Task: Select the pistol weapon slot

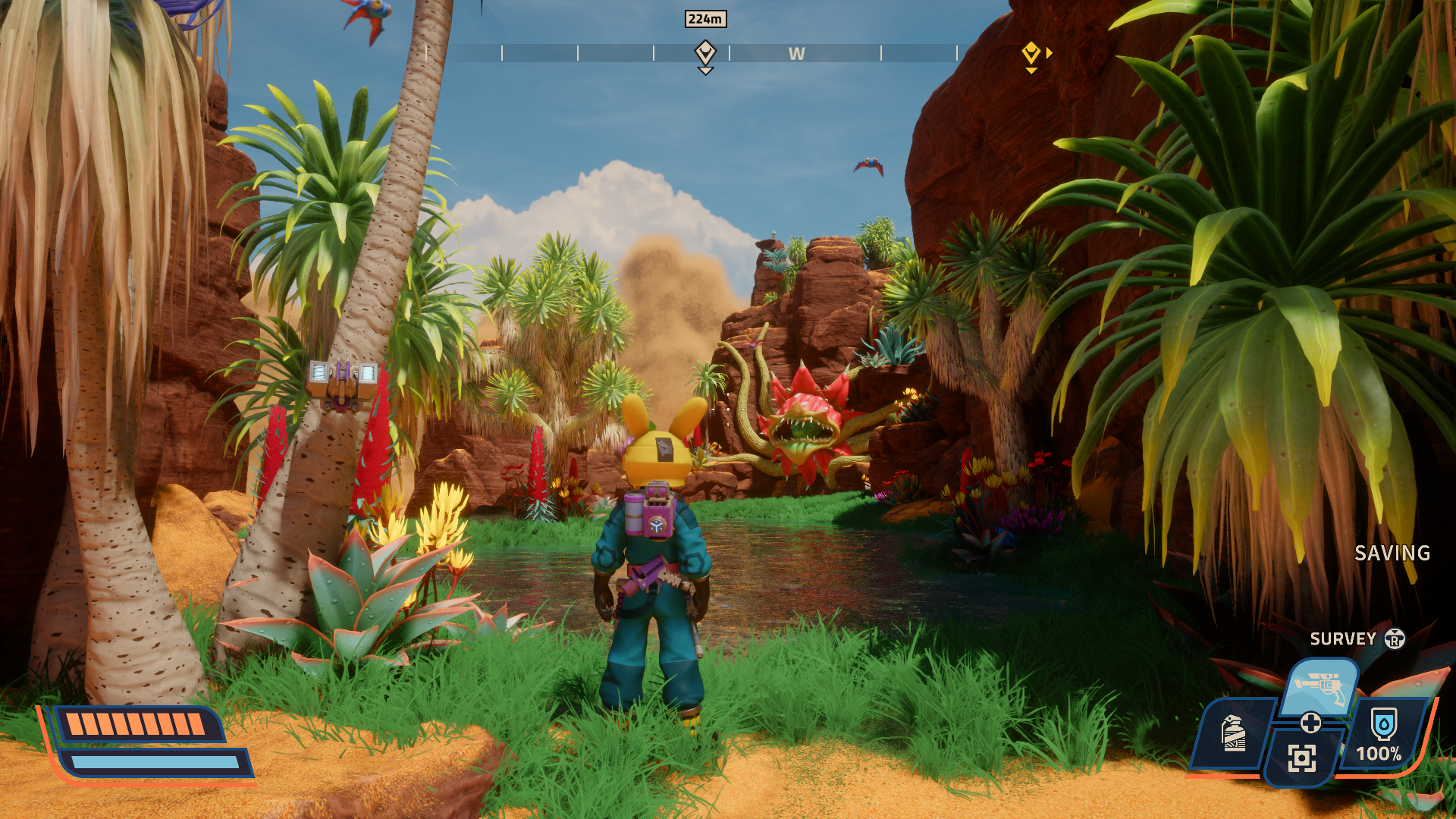Action: [1320, 686]
